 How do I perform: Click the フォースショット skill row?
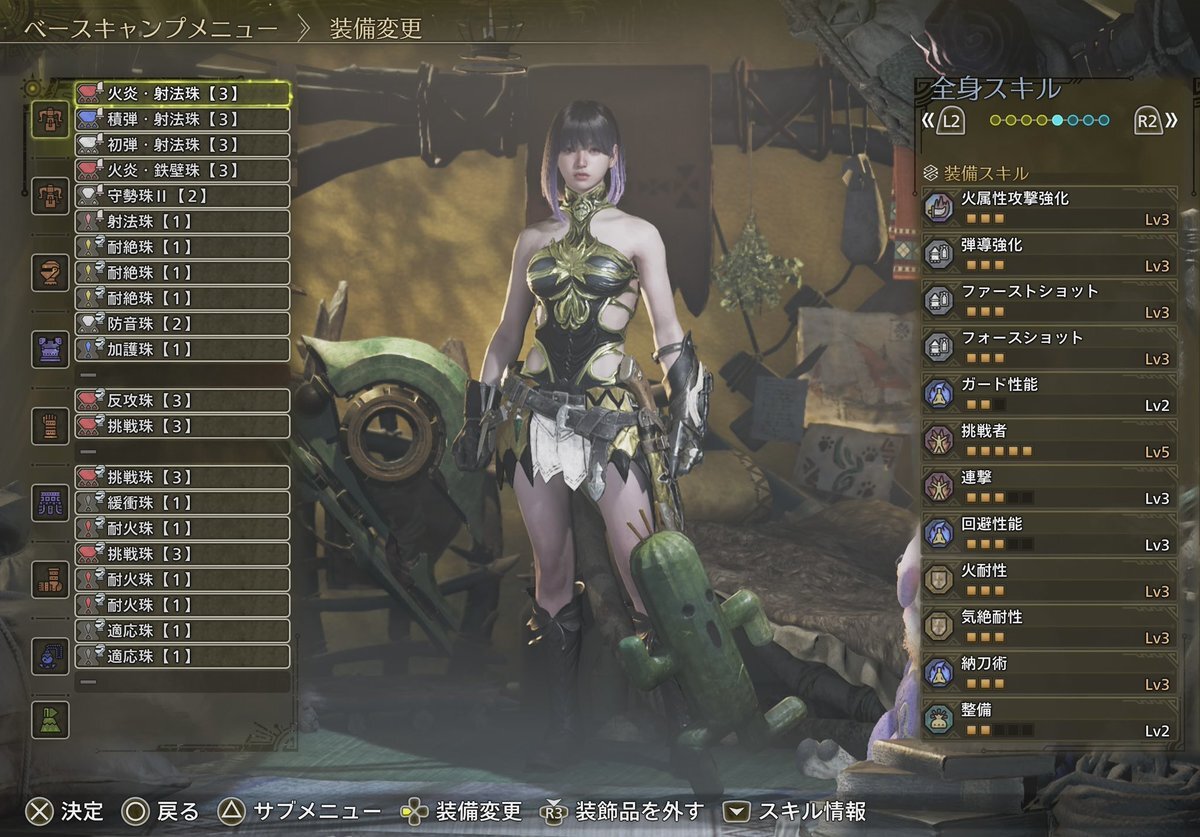click(1048, 347)
